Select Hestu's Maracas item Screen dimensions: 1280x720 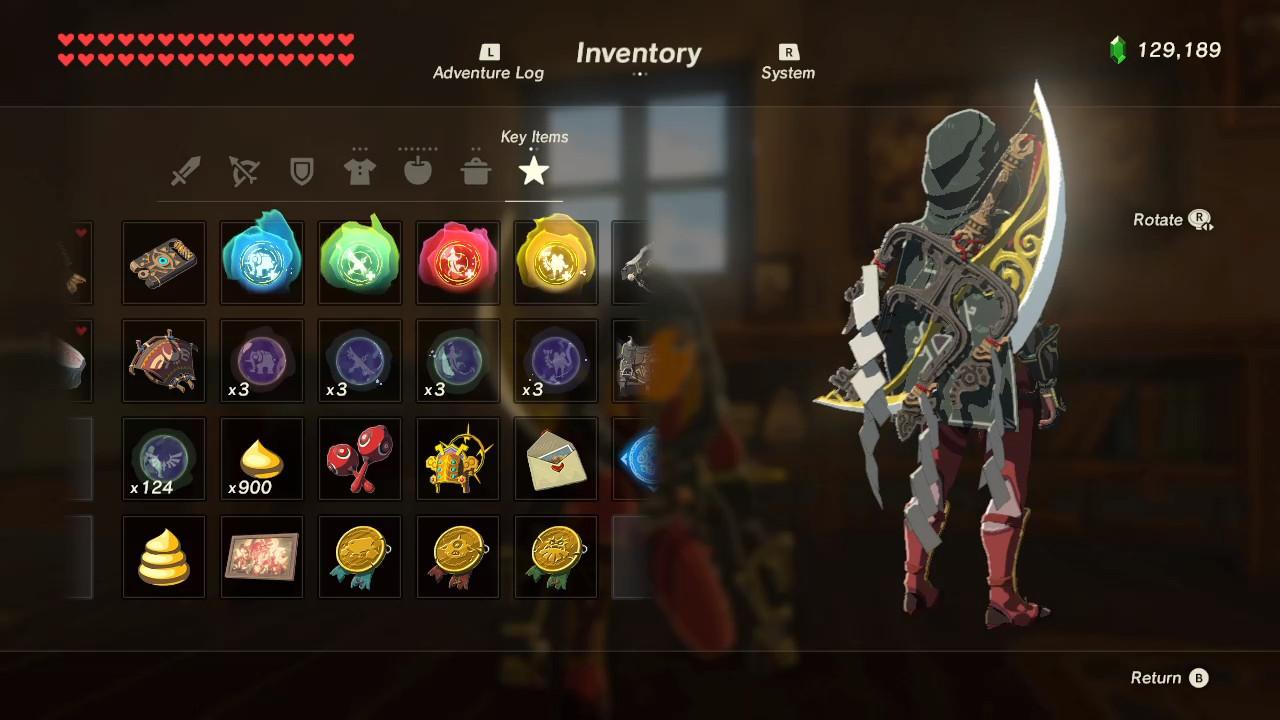359,459
